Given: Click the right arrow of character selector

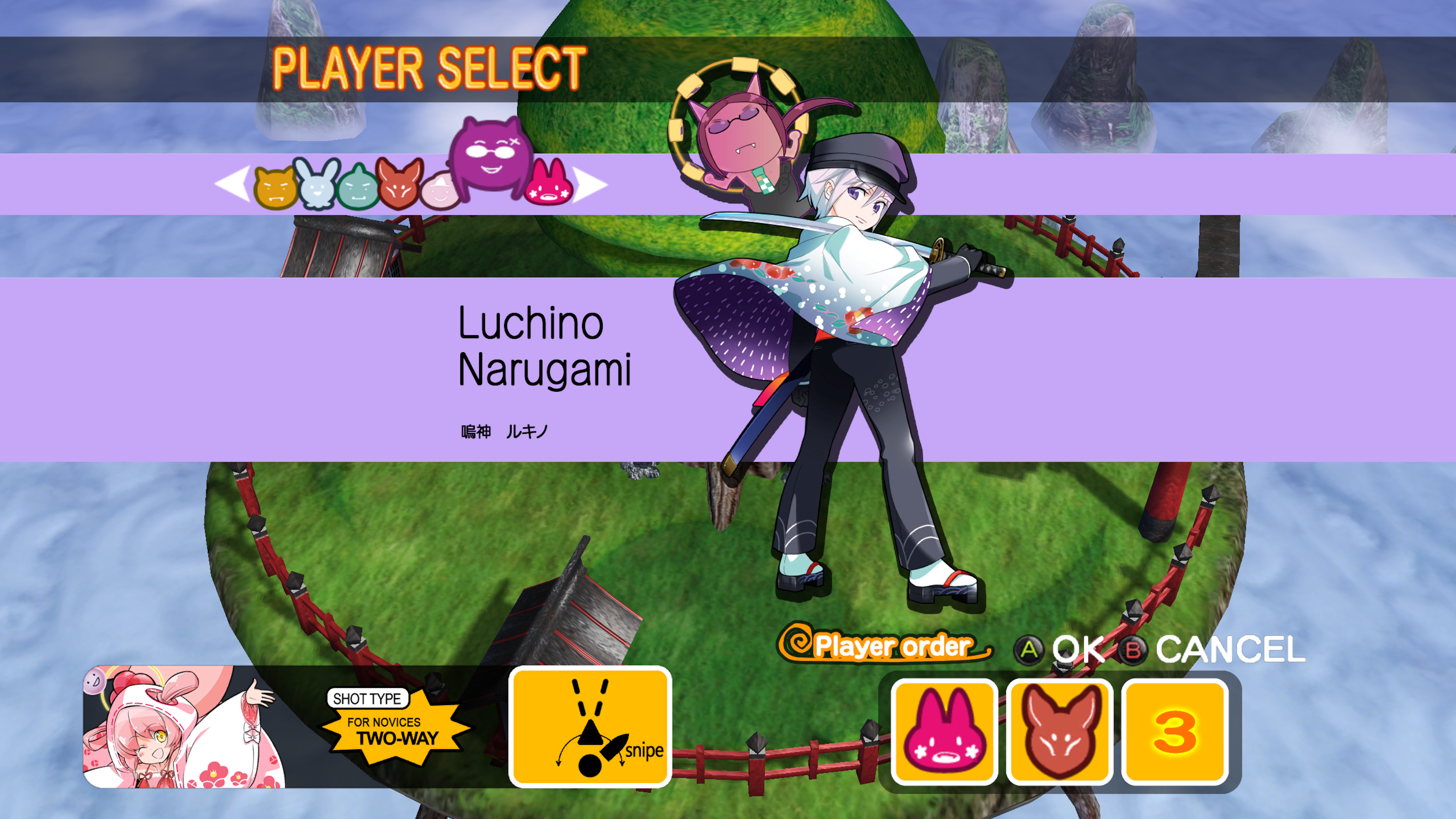Looking at the screenshot, I should (590, 184).
